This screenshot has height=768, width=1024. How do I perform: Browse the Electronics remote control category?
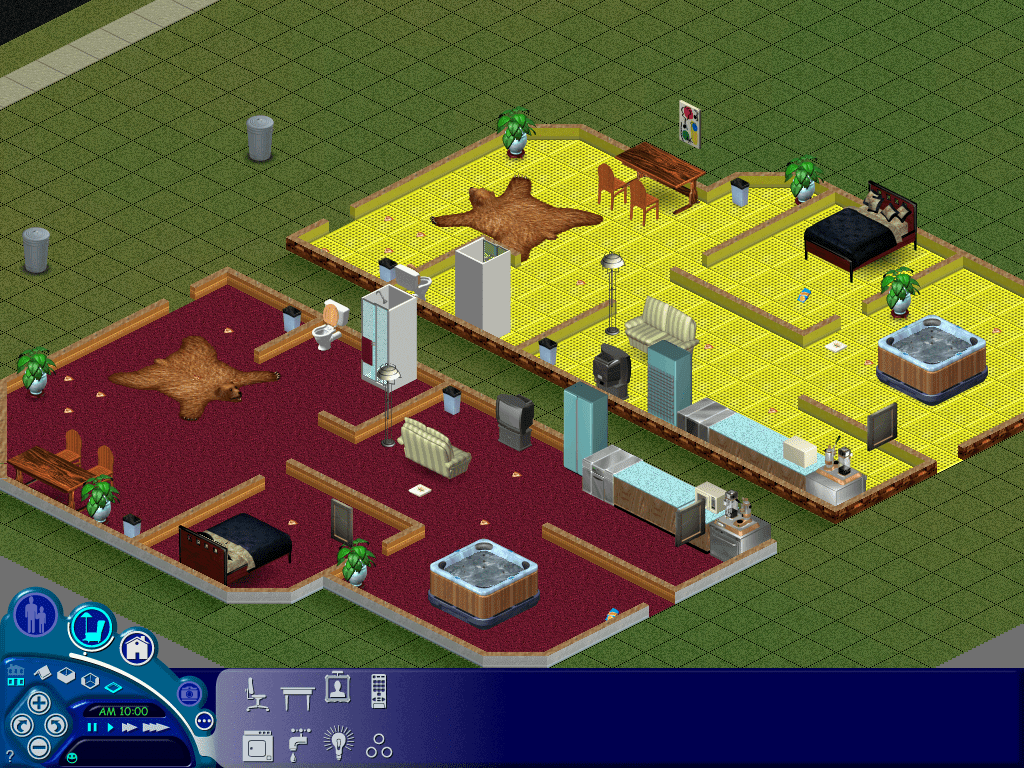point(379,691)
